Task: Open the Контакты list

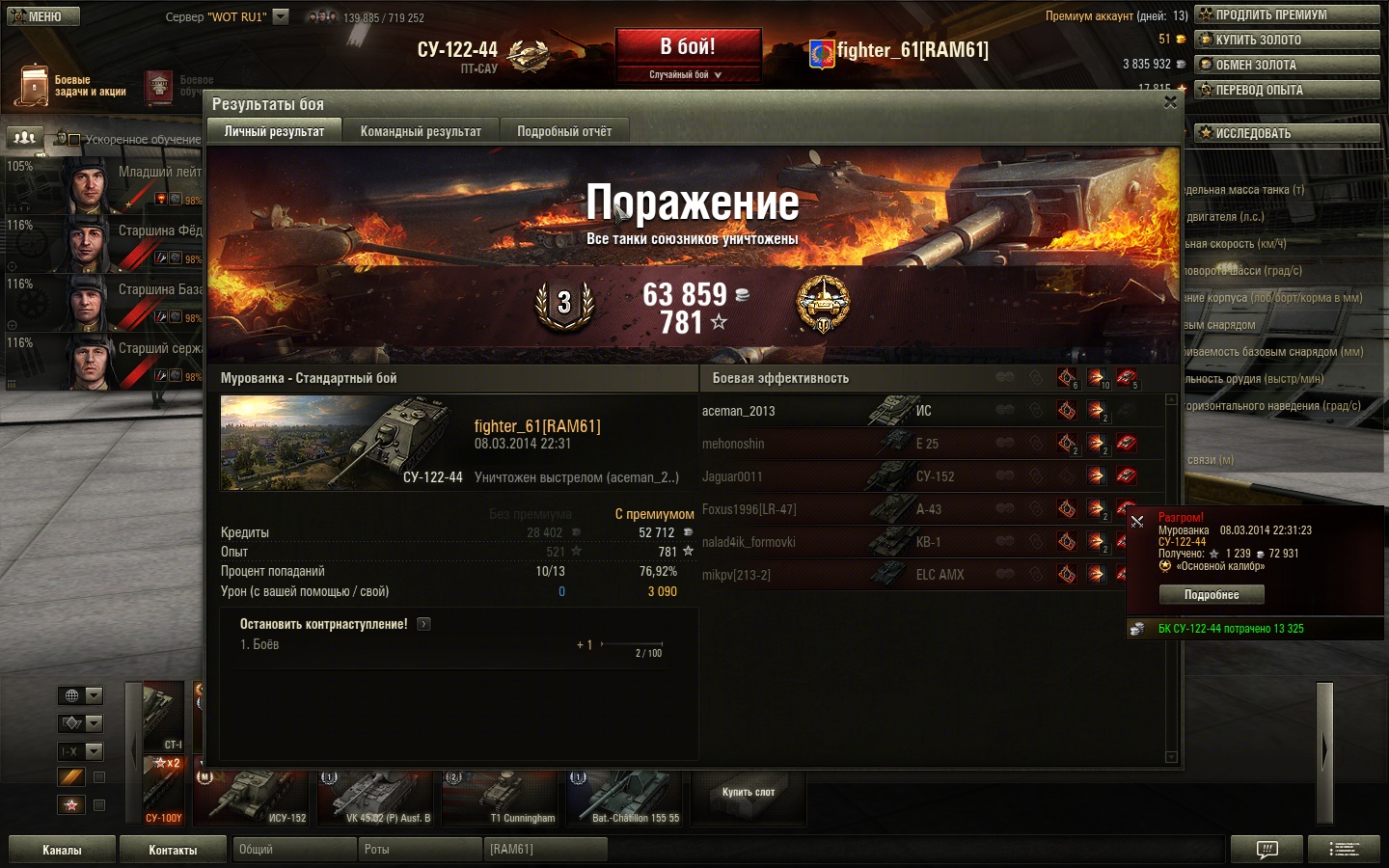Action: tap(173, 850)
